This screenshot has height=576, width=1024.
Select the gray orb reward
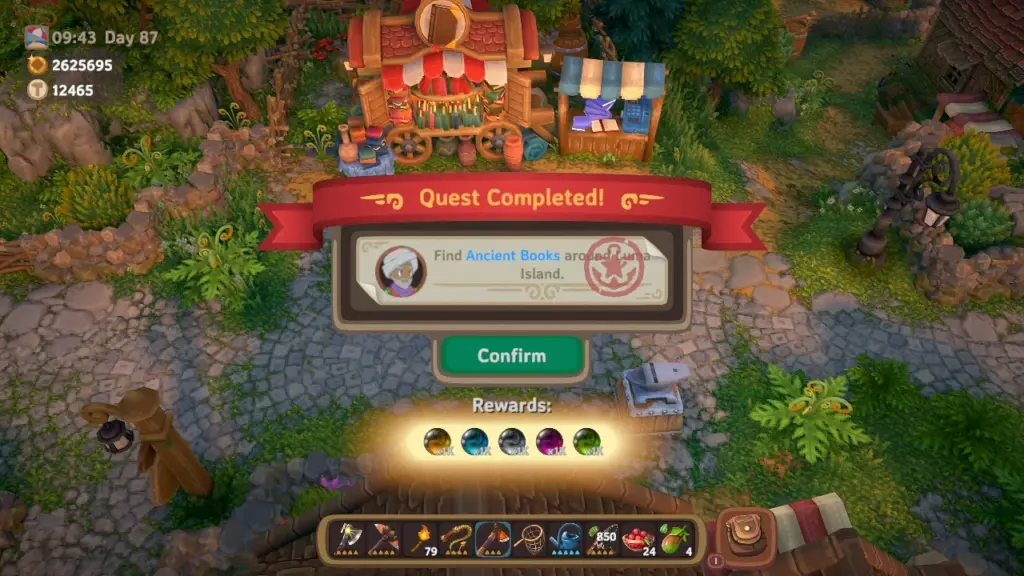[511, 441]
